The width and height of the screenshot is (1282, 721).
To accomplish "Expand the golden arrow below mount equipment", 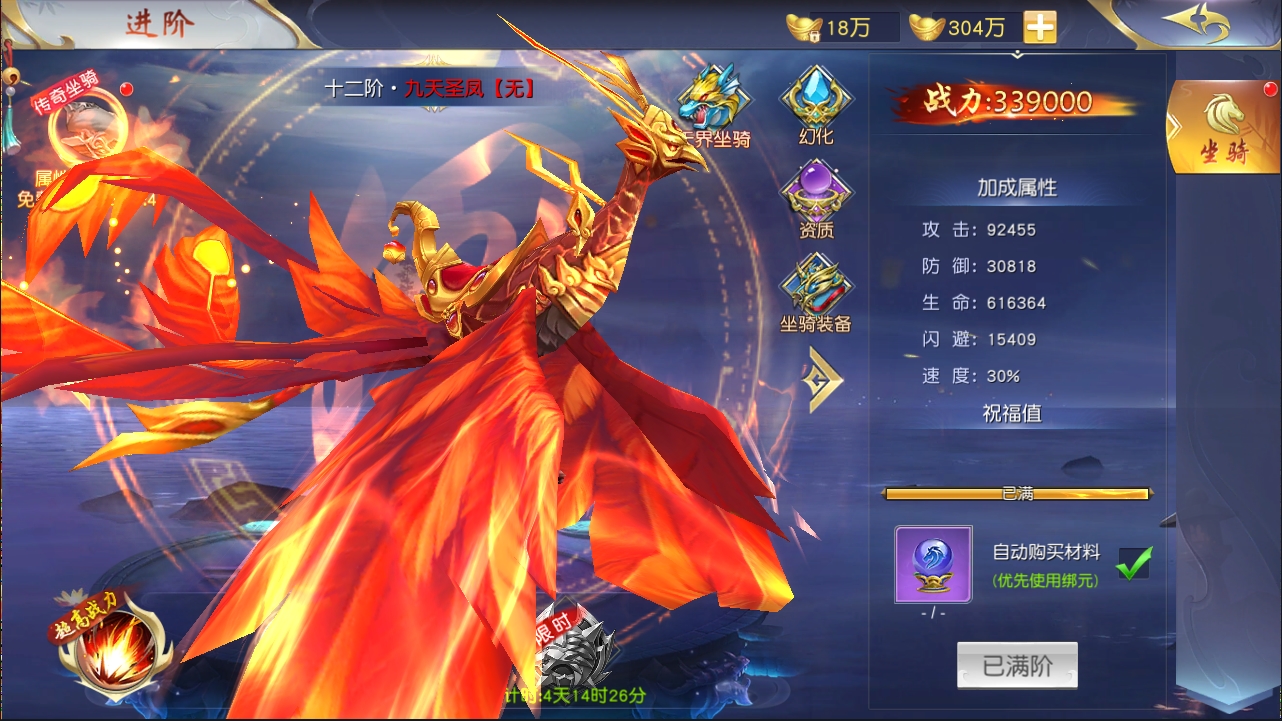I will [824, 379].
